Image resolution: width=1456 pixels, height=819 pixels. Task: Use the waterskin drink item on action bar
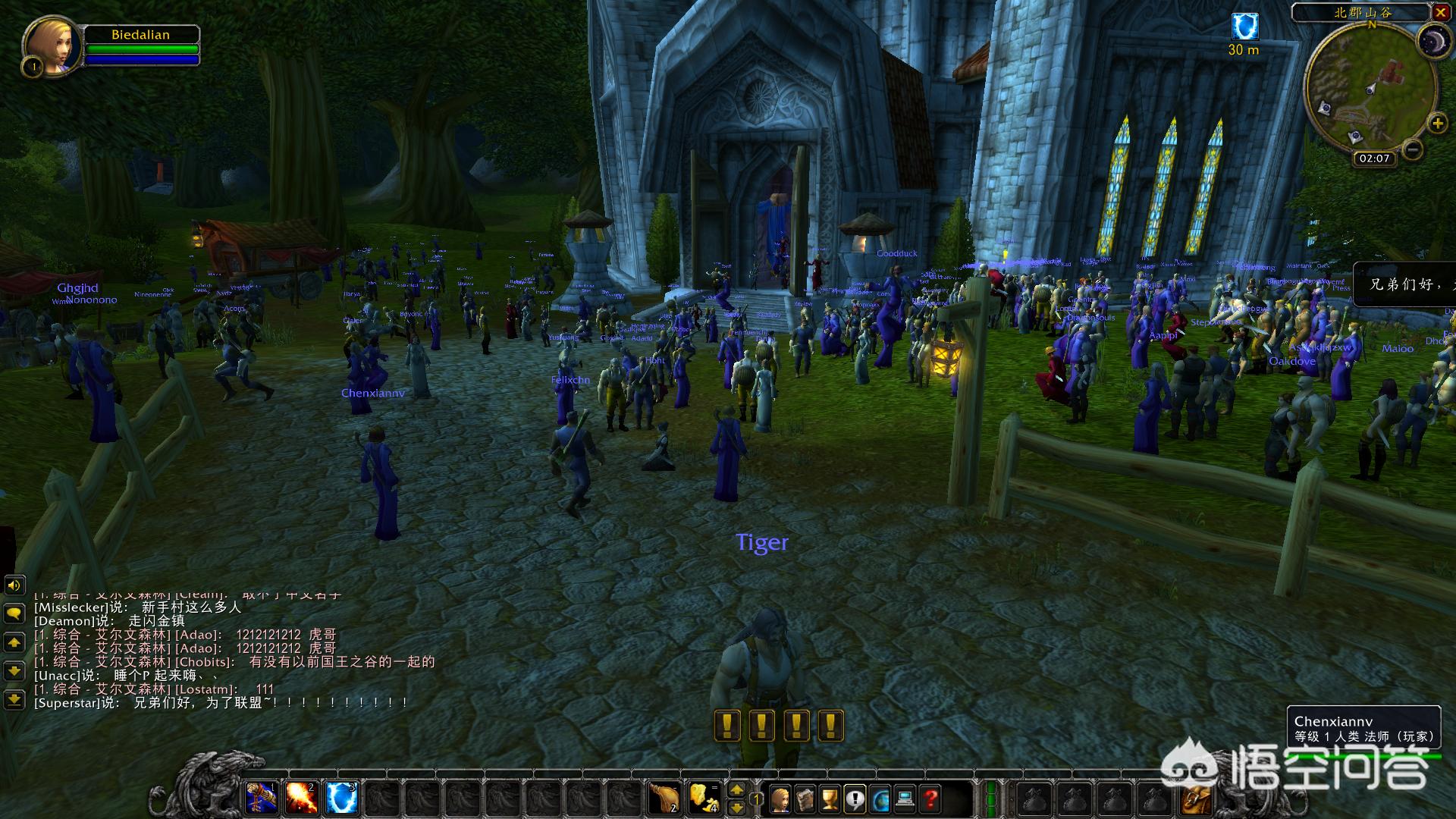[x=664, y=798]
